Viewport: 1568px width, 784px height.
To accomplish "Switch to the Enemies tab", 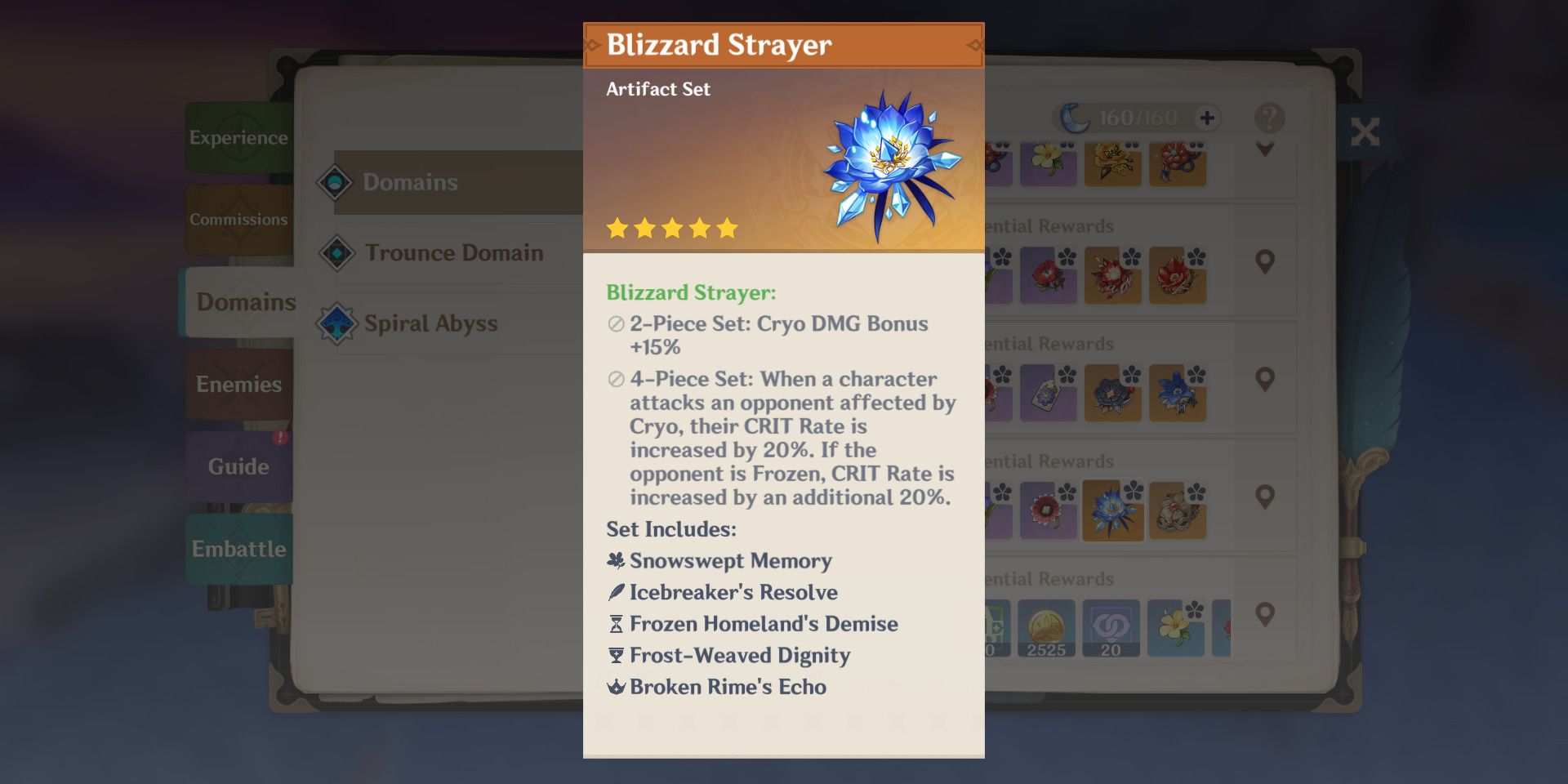I will click(238, 384).
